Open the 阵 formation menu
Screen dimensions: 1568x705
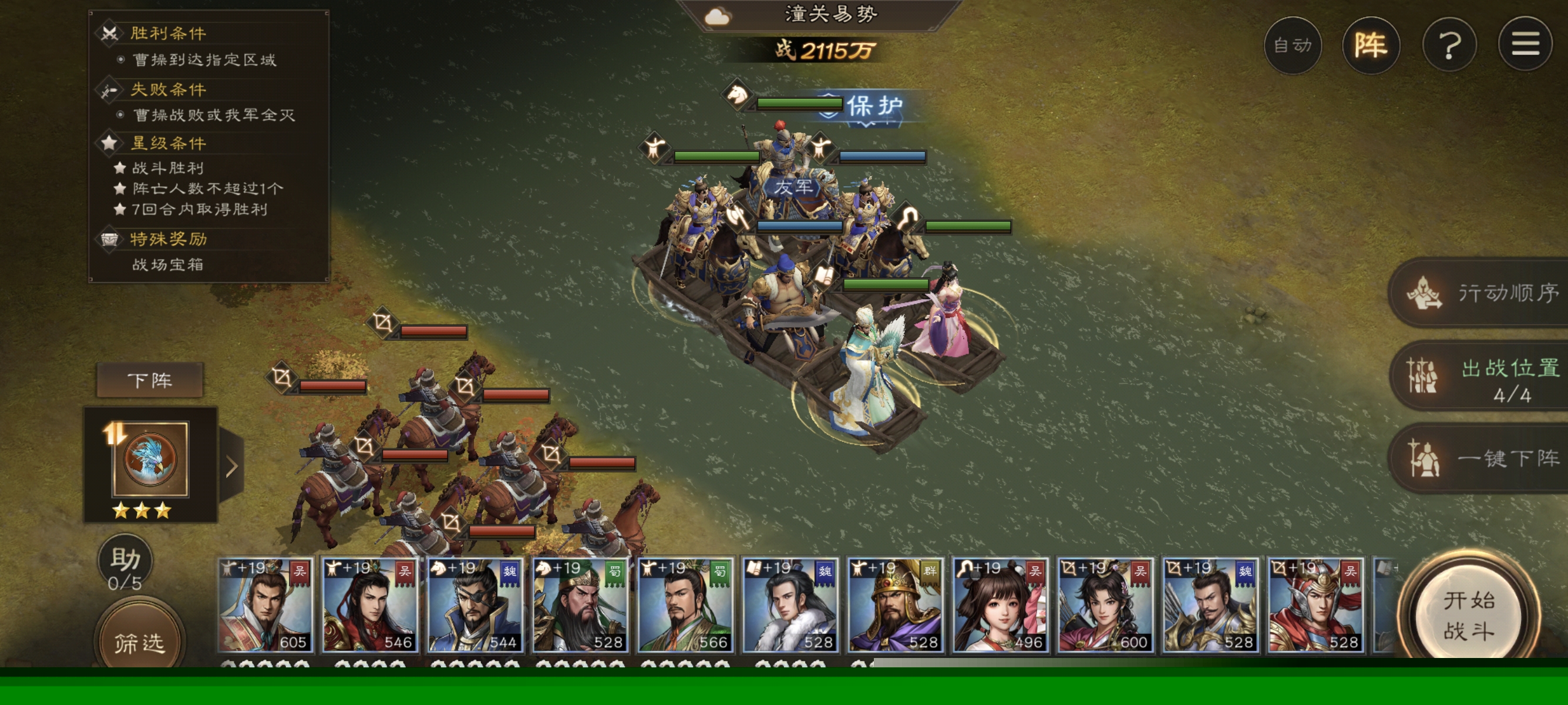coord(1370,46)
